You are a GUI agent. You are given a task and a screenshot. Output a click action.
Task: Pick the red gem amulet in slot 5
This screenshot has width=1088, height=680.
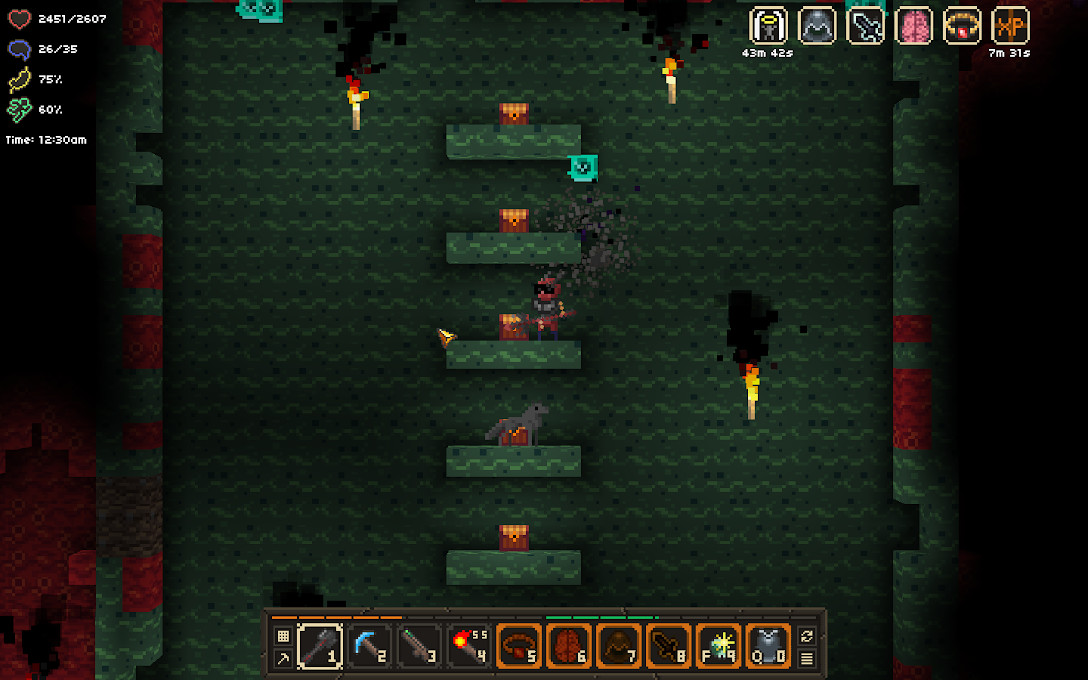[x=519, y=645]
